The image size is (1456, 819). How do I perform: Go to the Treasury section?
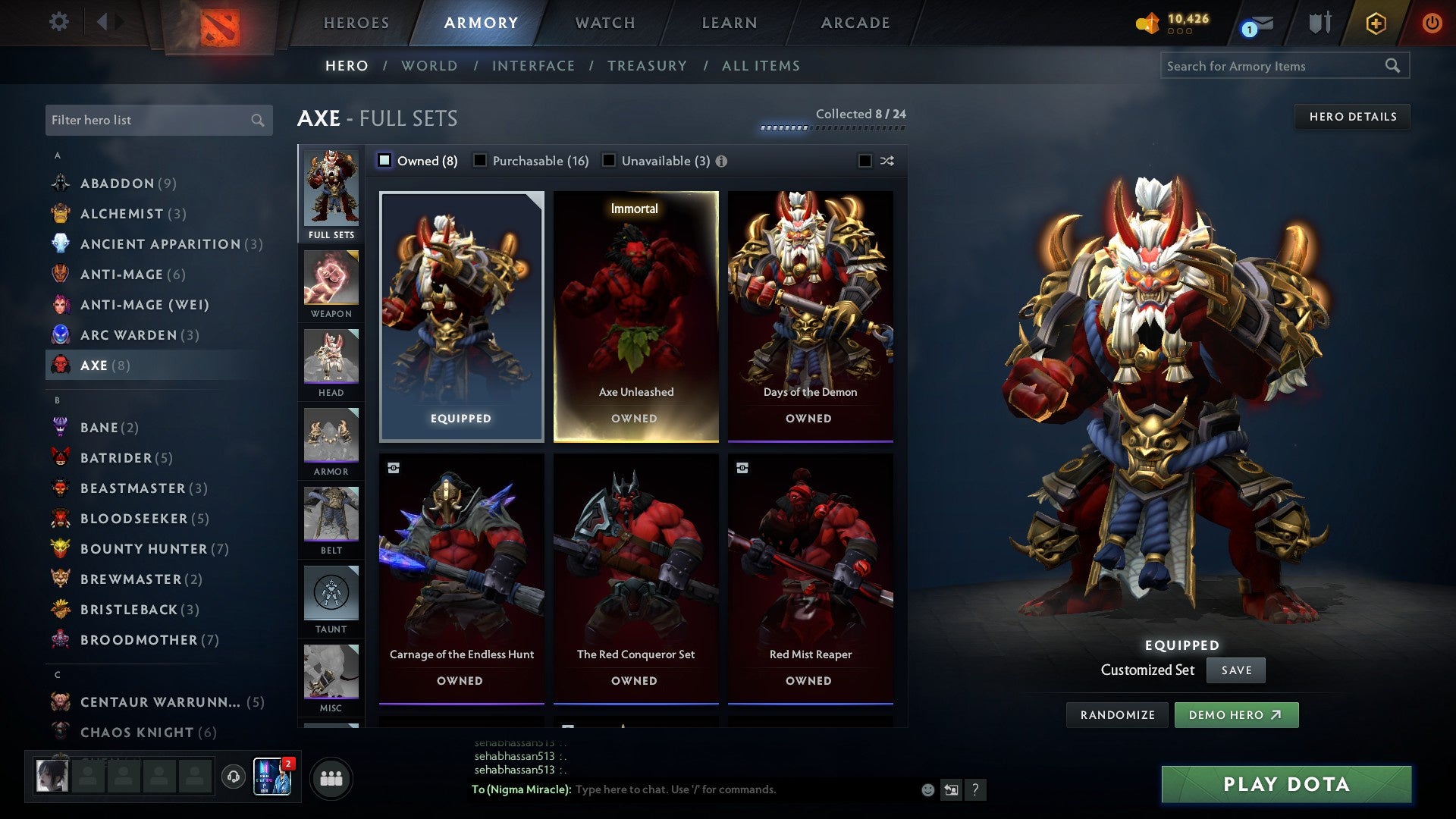pyautogui.click(x=647, y=66)
